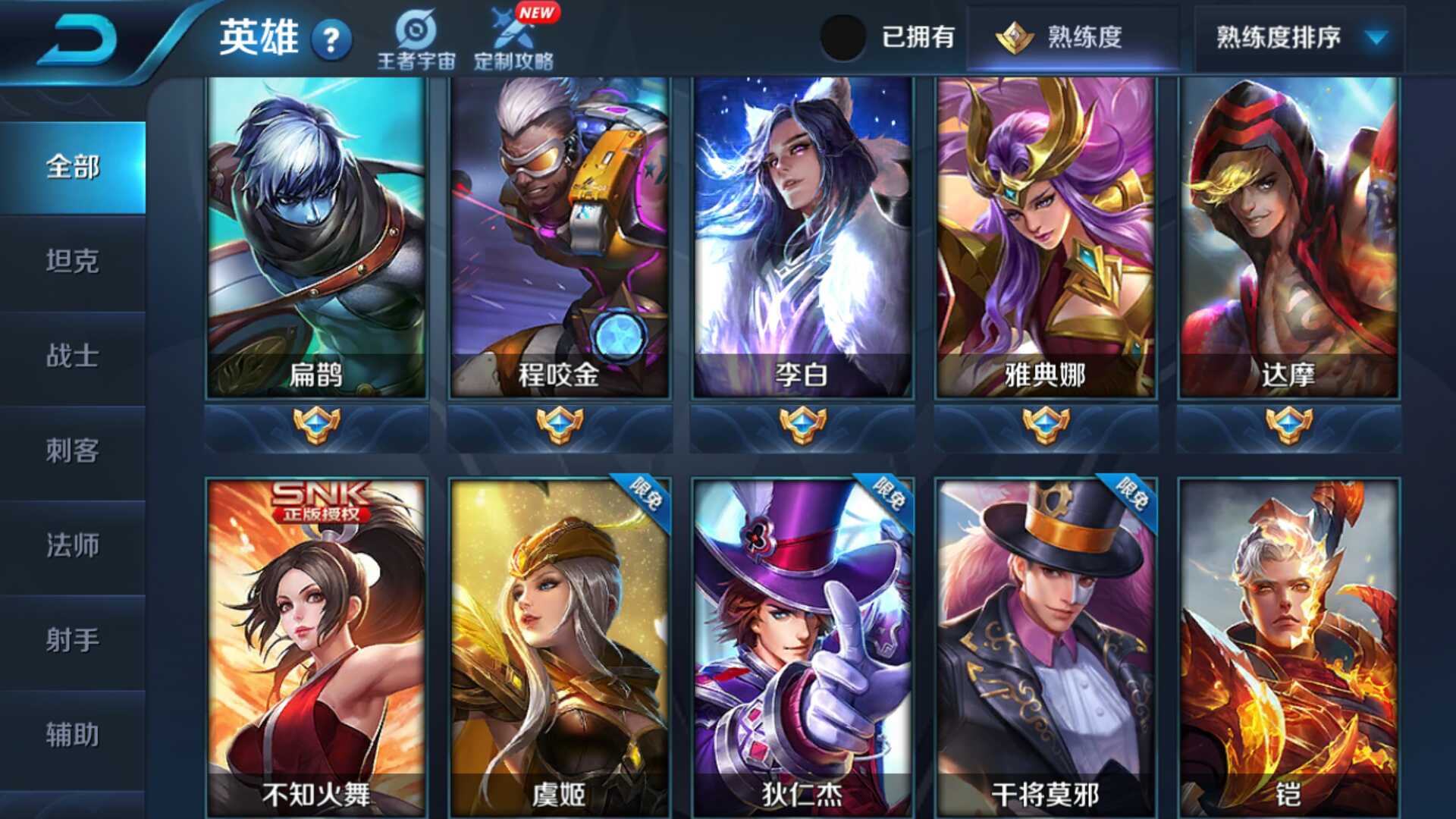Select the 法师 hero category
Viewport: 1456px width, 819px height.
(x=74, y=546)
